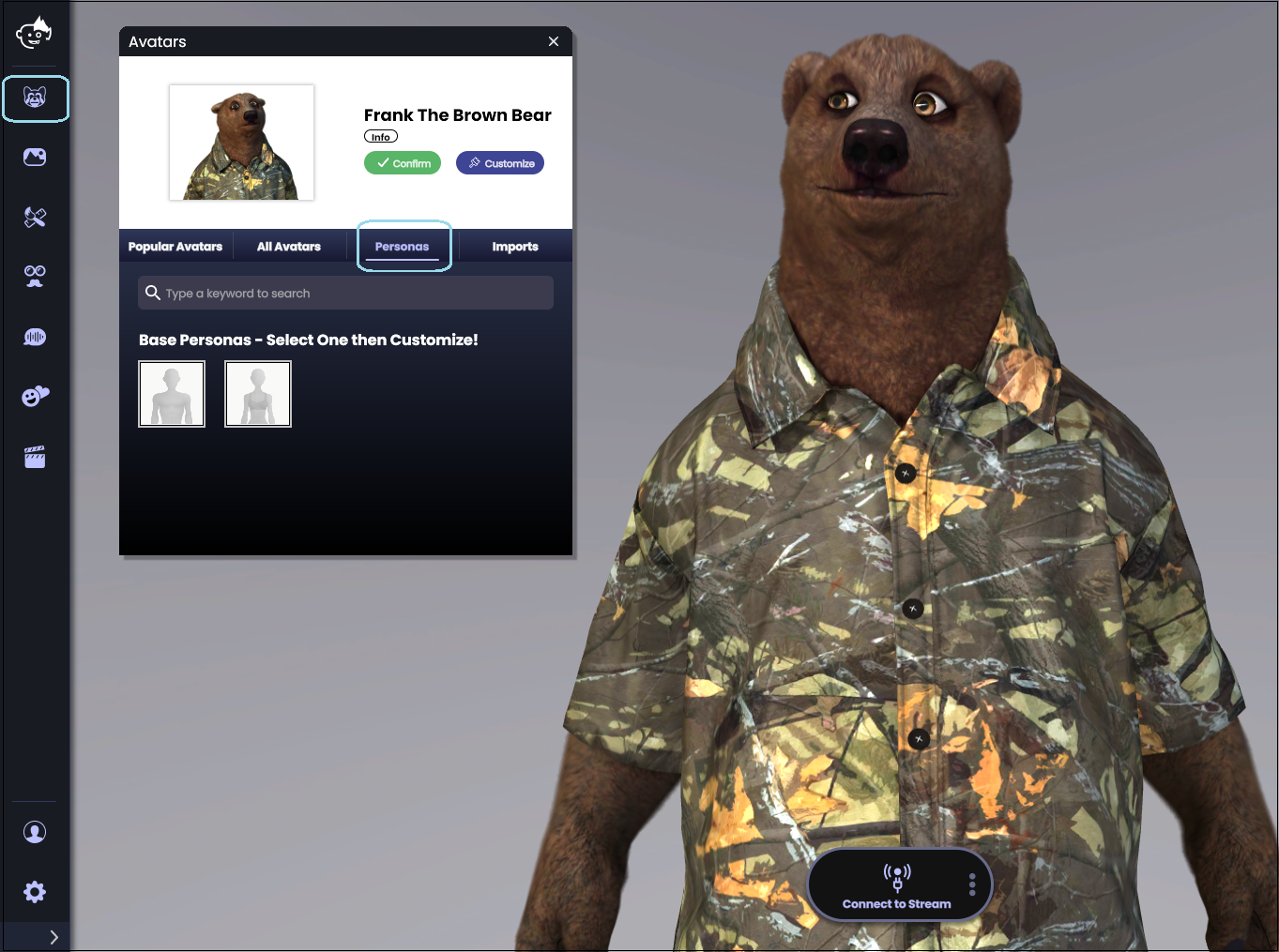Open the three-dot menu beside Connect to Stream
Screen dimensions: 1279x952
(972, 884)
